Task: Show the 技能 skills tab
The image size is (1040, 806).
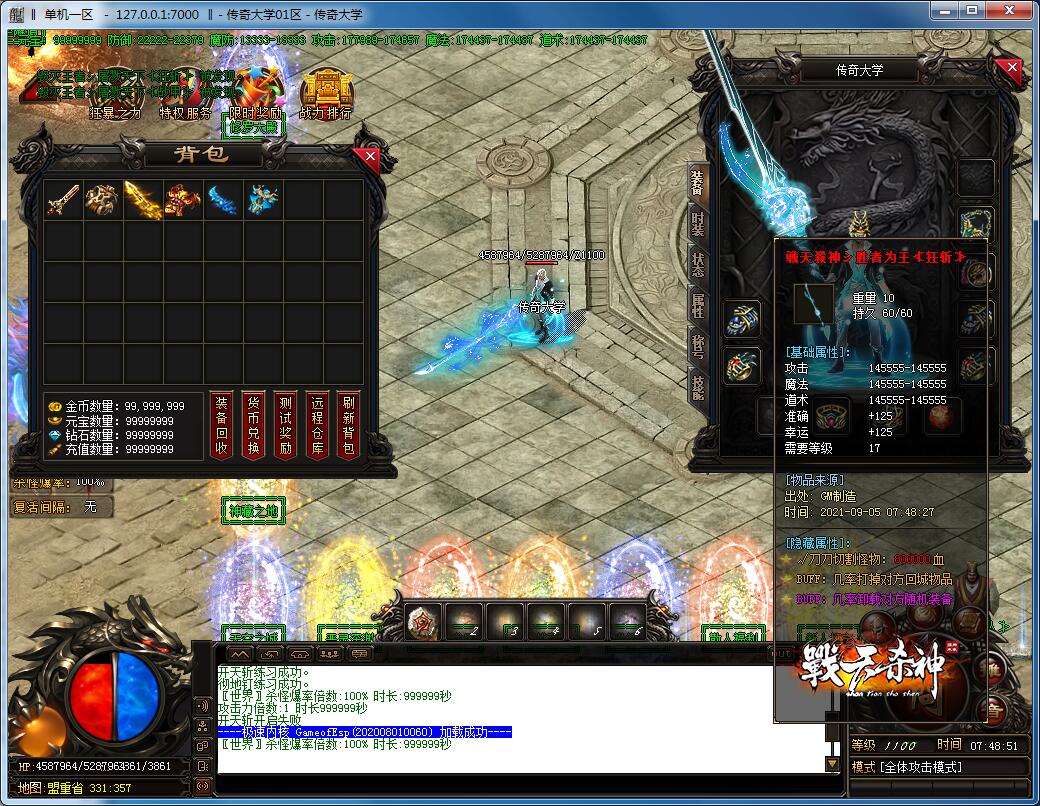Action: [x=698, y=385]
